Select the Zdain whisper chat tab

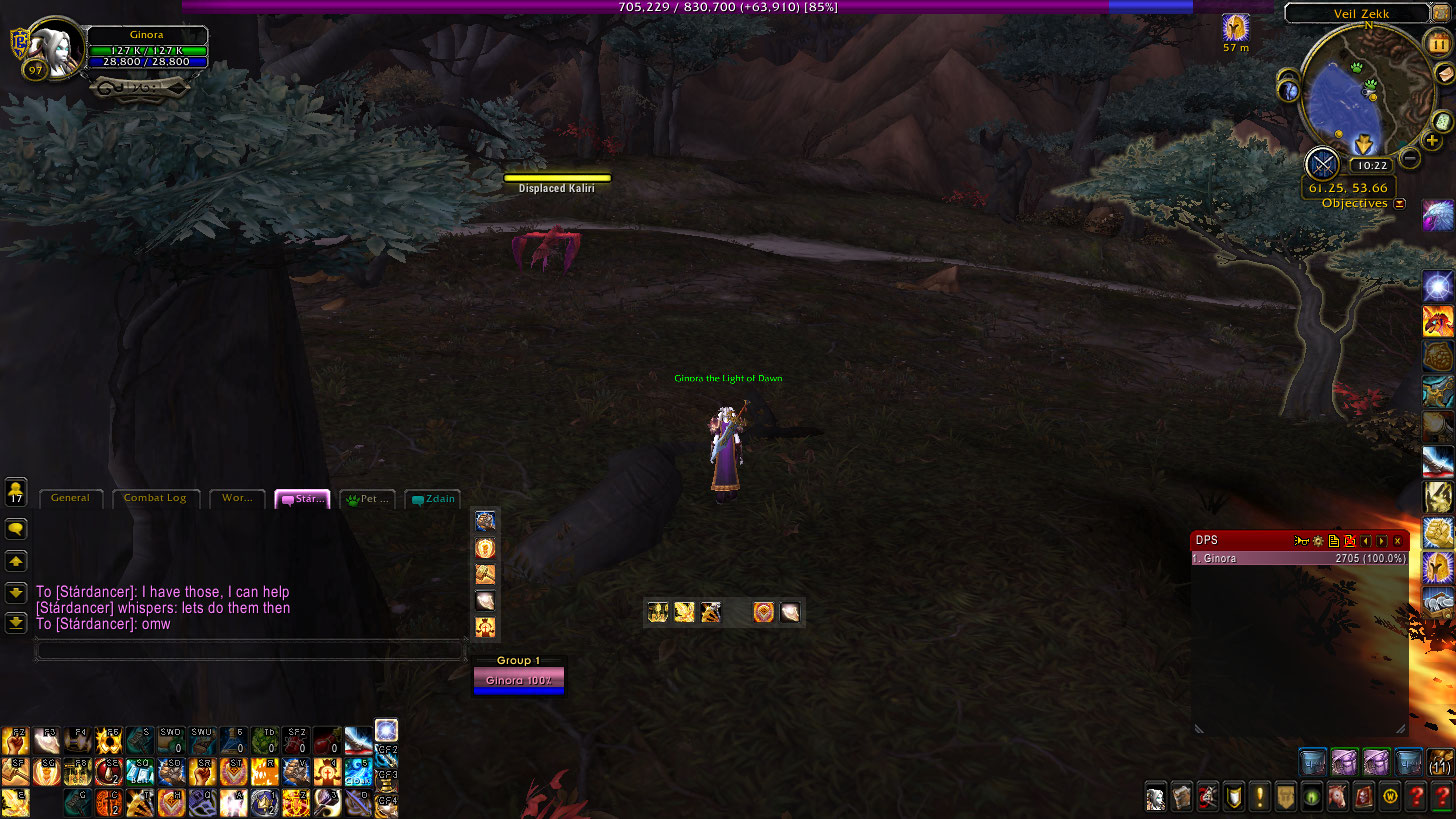(x=433, y=499)
